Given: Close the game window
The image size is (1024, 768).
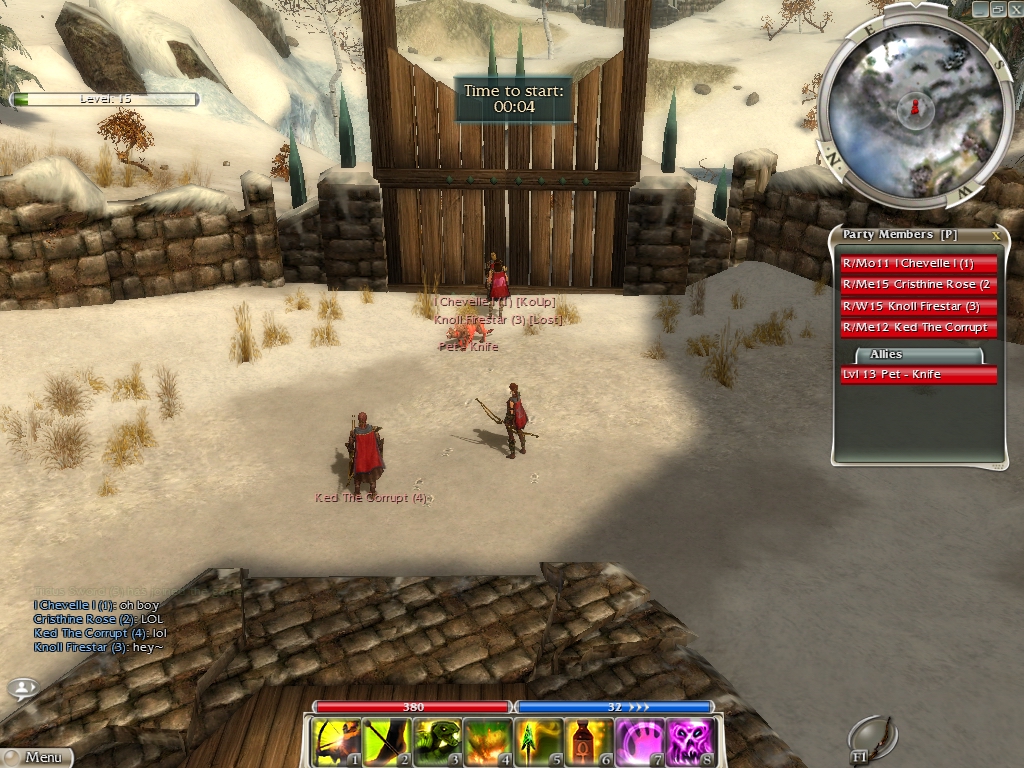Looking at the screenshot, I should tap(1014, 8).
